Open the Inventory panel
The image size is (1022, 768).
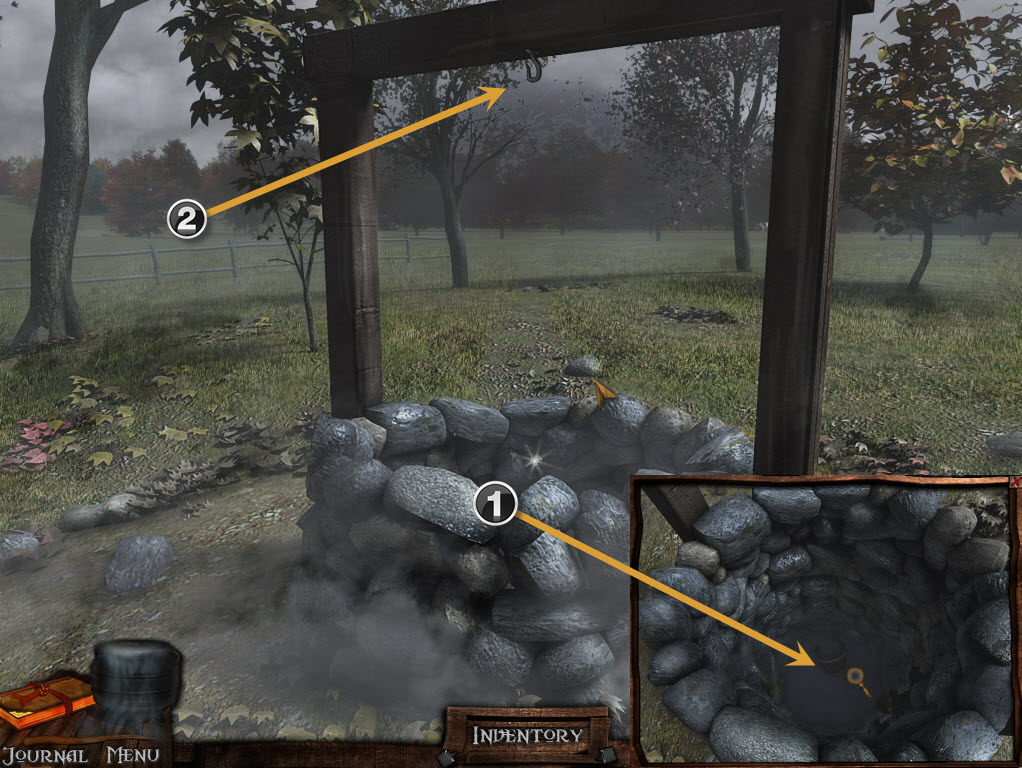click(x=527, y=735)
